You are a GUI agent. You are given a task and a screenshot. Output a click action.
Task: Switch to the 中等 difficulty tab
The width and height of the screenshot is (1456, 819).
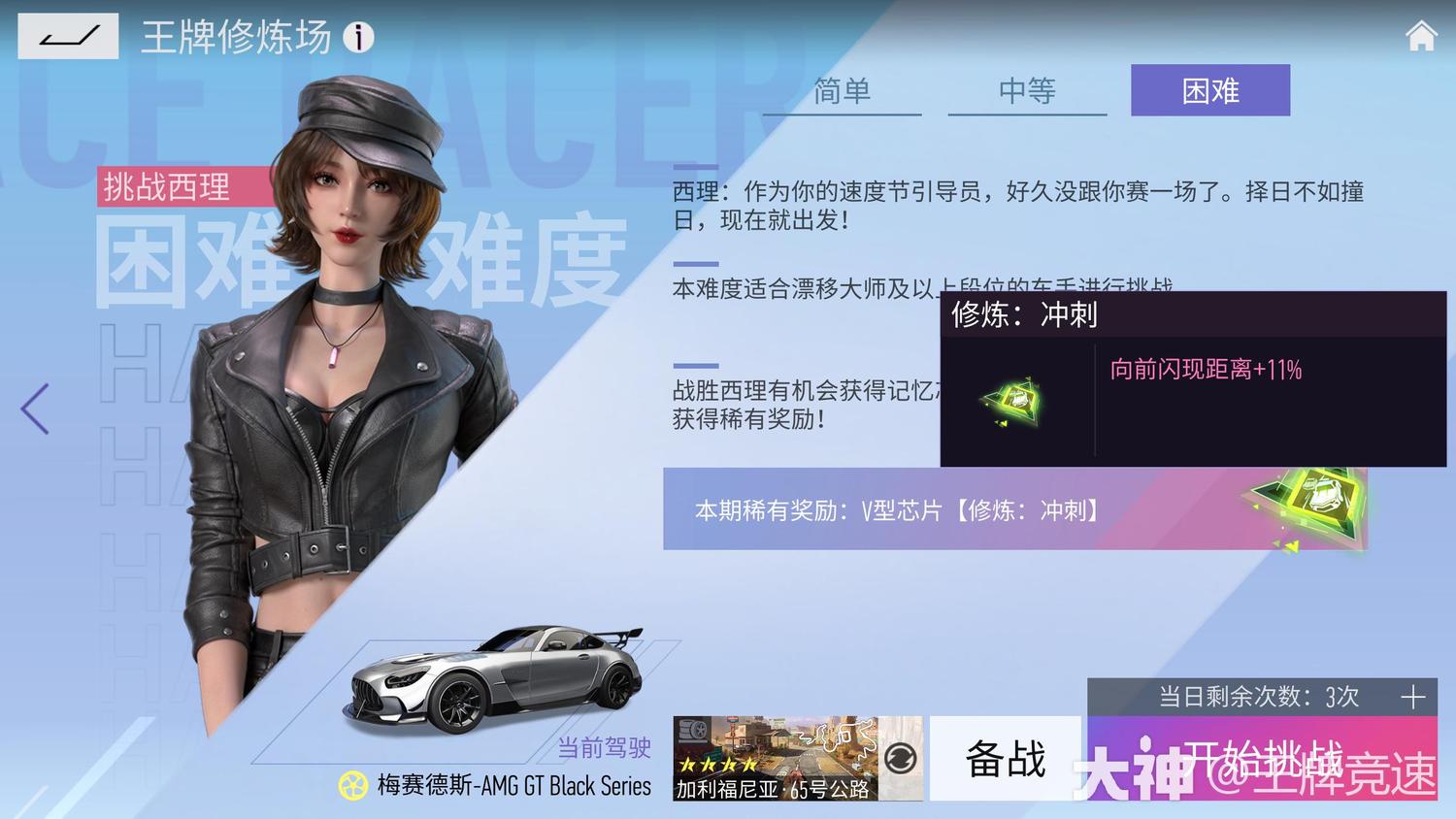point(1025,90)
